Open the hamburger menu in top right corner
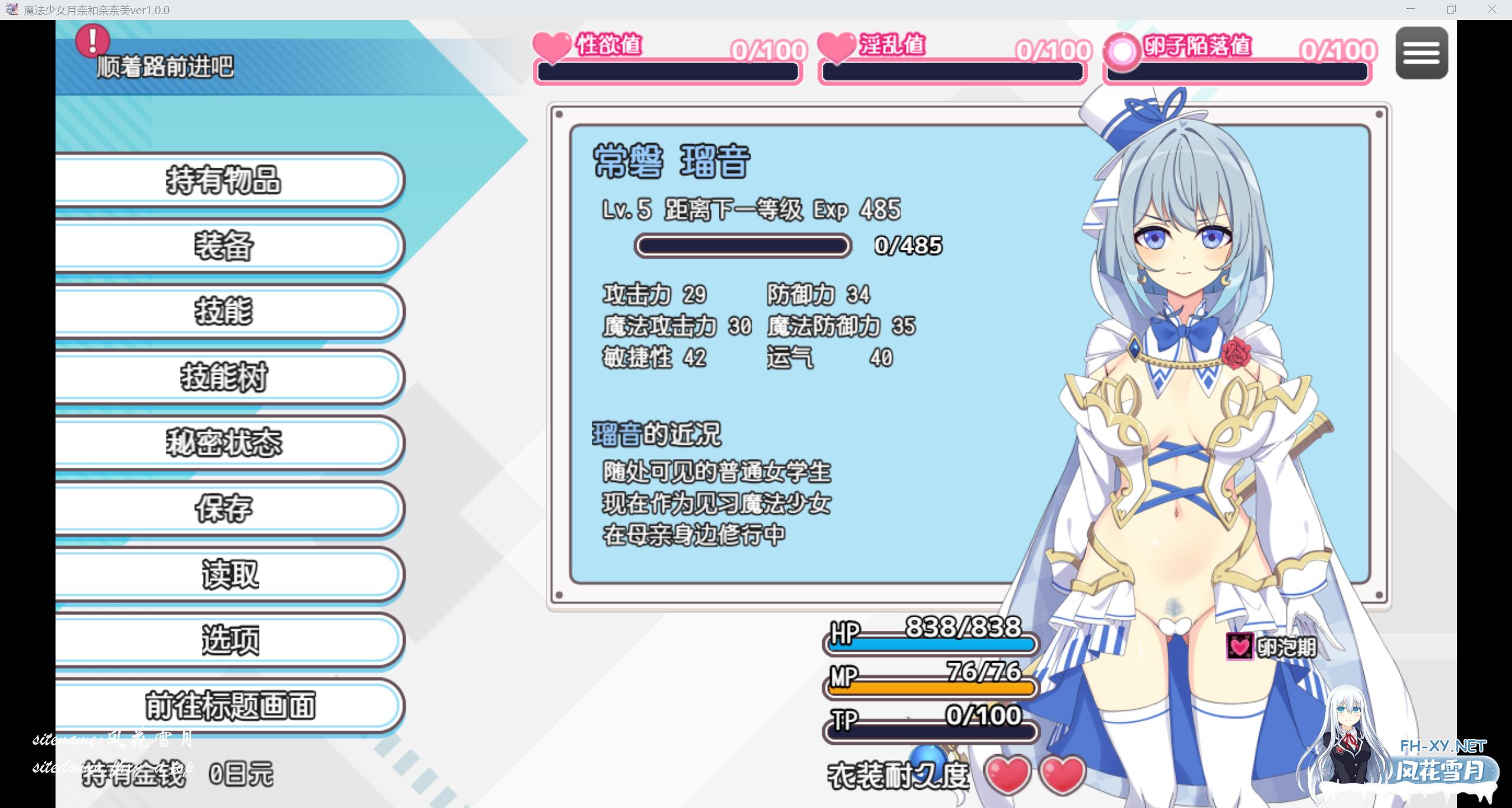 [1422, 53]
